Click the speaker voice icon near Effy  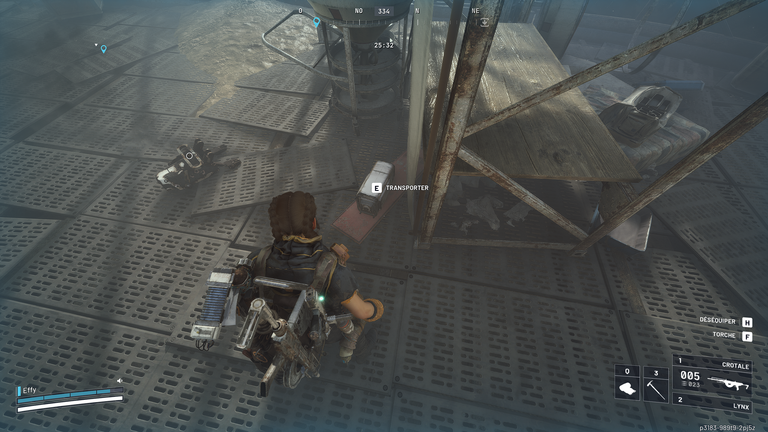120,380
